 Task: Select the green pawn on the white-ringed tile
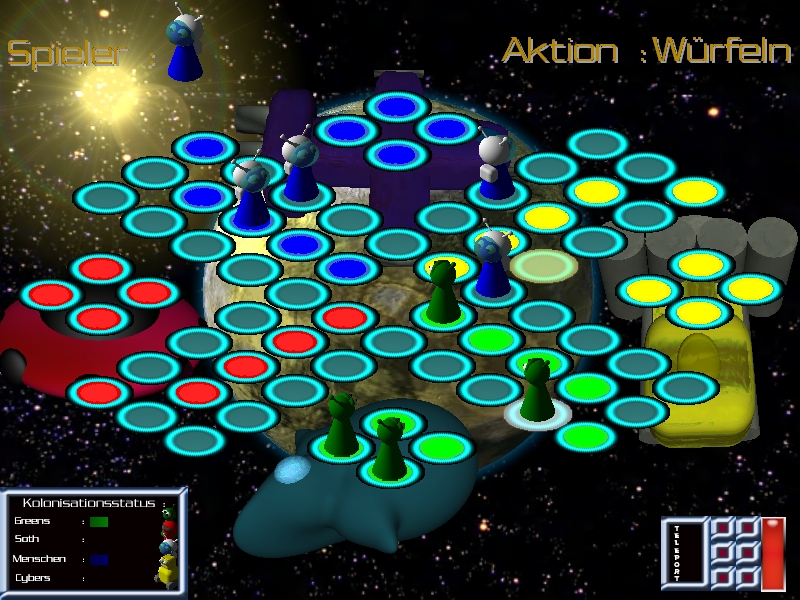tap(537, 392)
